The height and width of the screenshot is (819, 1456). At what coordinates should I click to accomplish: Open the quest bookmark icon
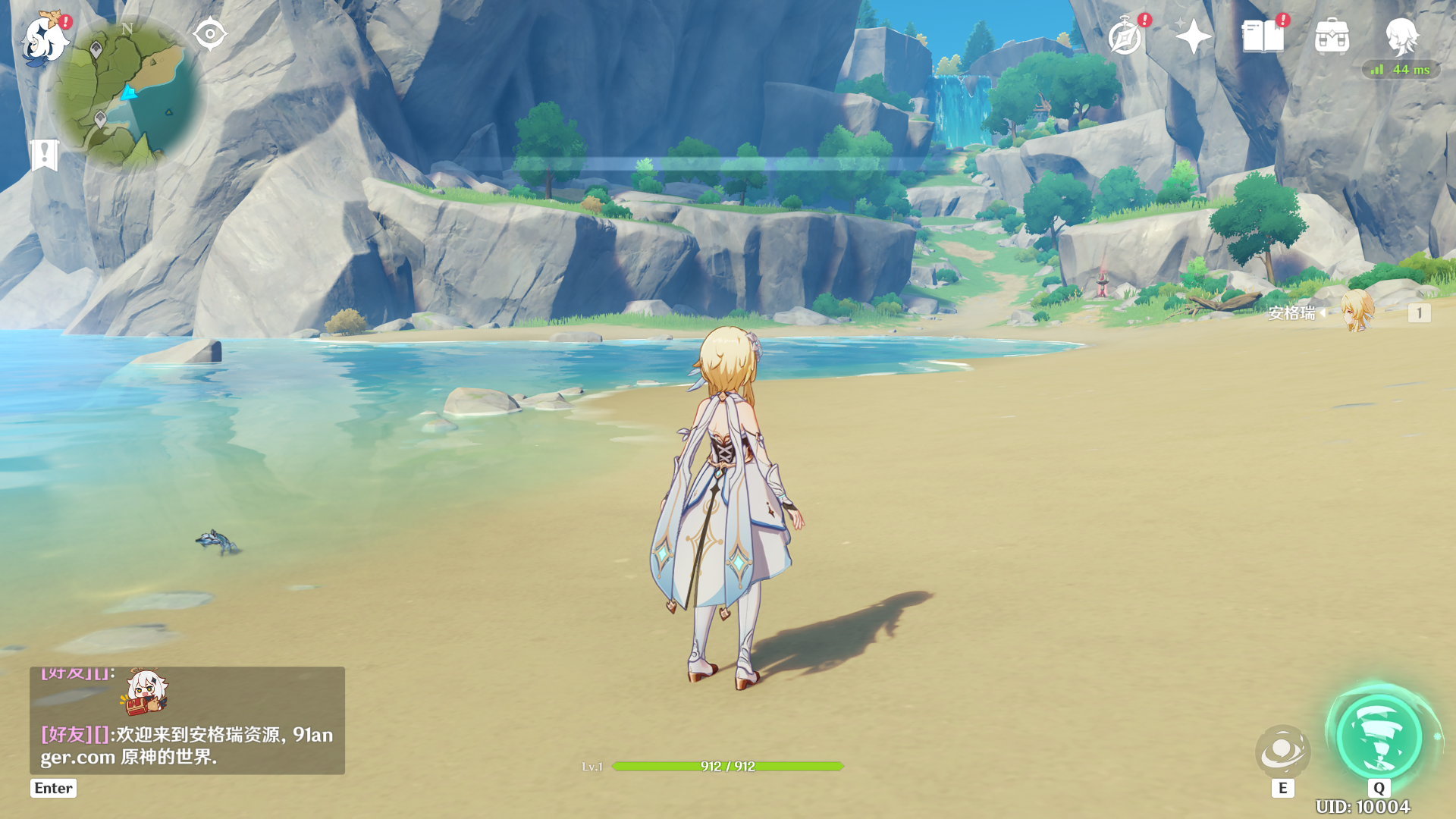pyautogui.click(x=45, y=155)
